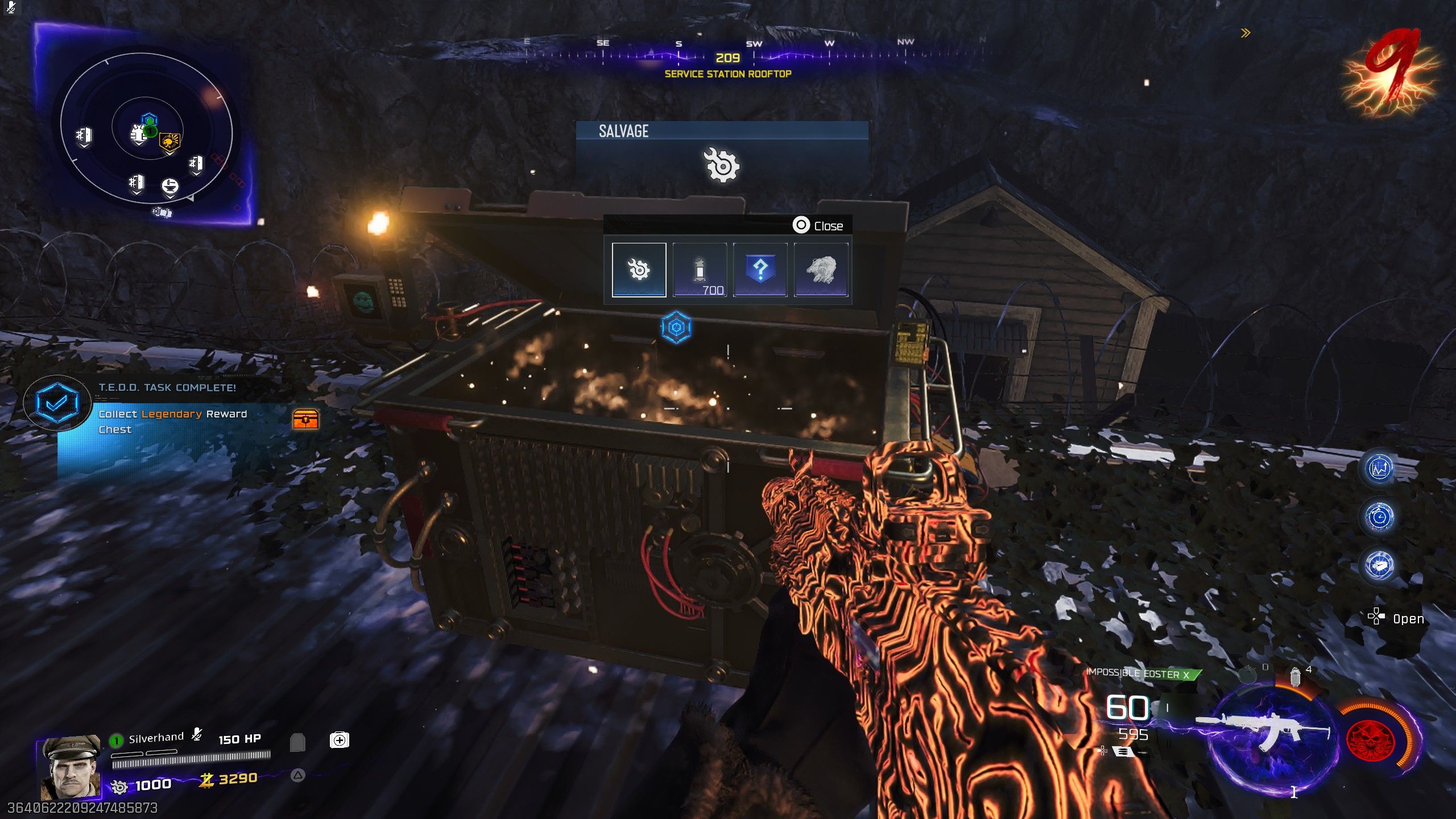The height and width of the screenshot is (819, 1456).
Task: Select the graph-with-arrow perk icon
Action: pos(1379,469)
